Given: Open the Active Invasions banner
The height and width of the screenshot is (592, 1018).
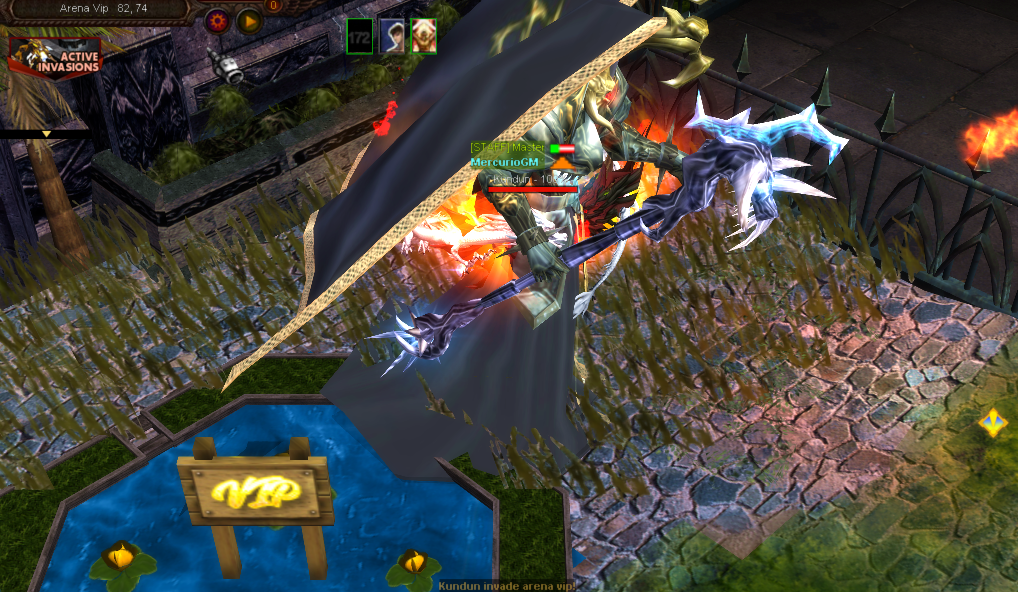Looking at the screenshot, I should 55,57.
